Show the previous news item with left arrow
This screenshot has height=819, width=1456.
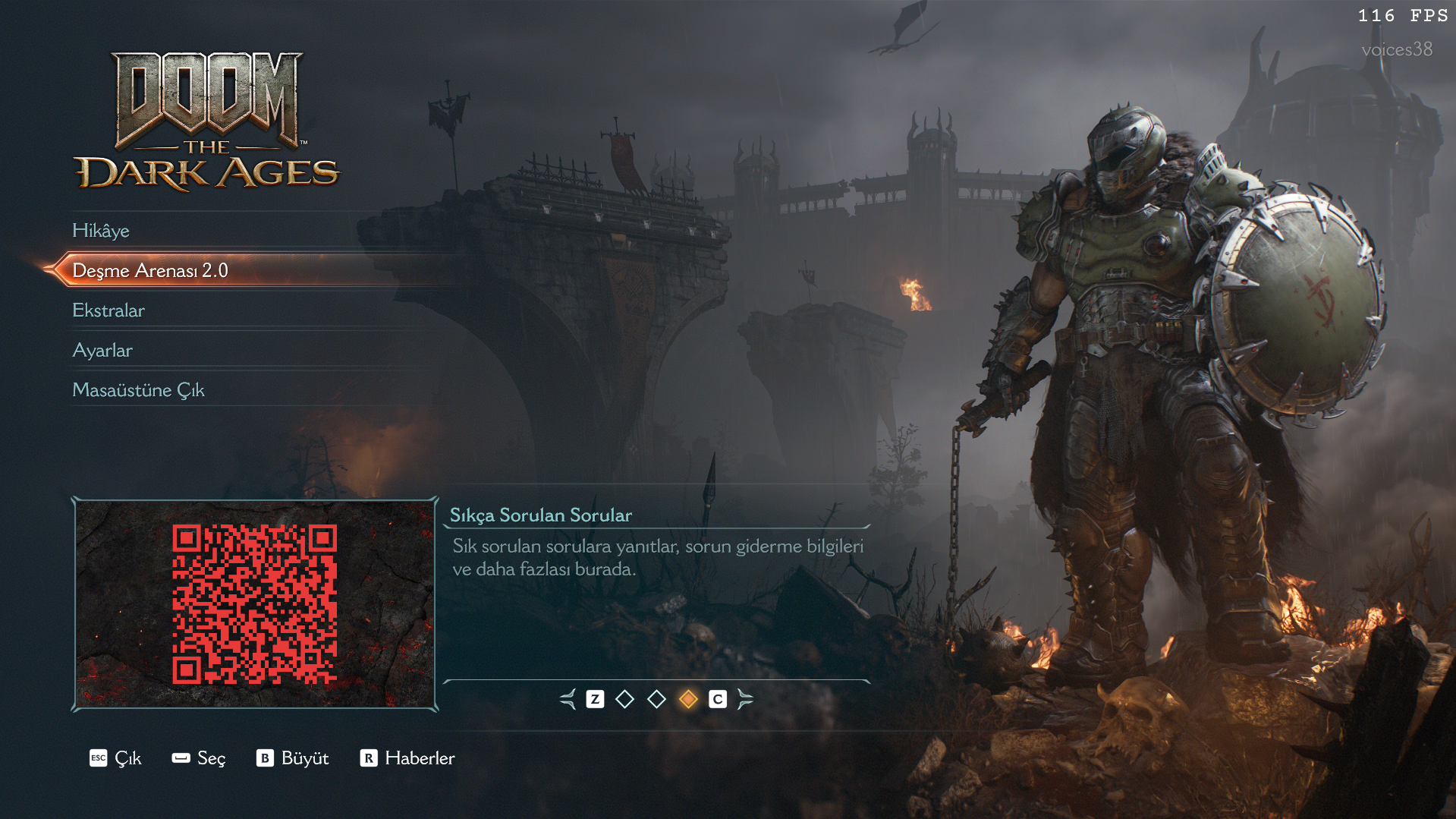pos(568,699)
